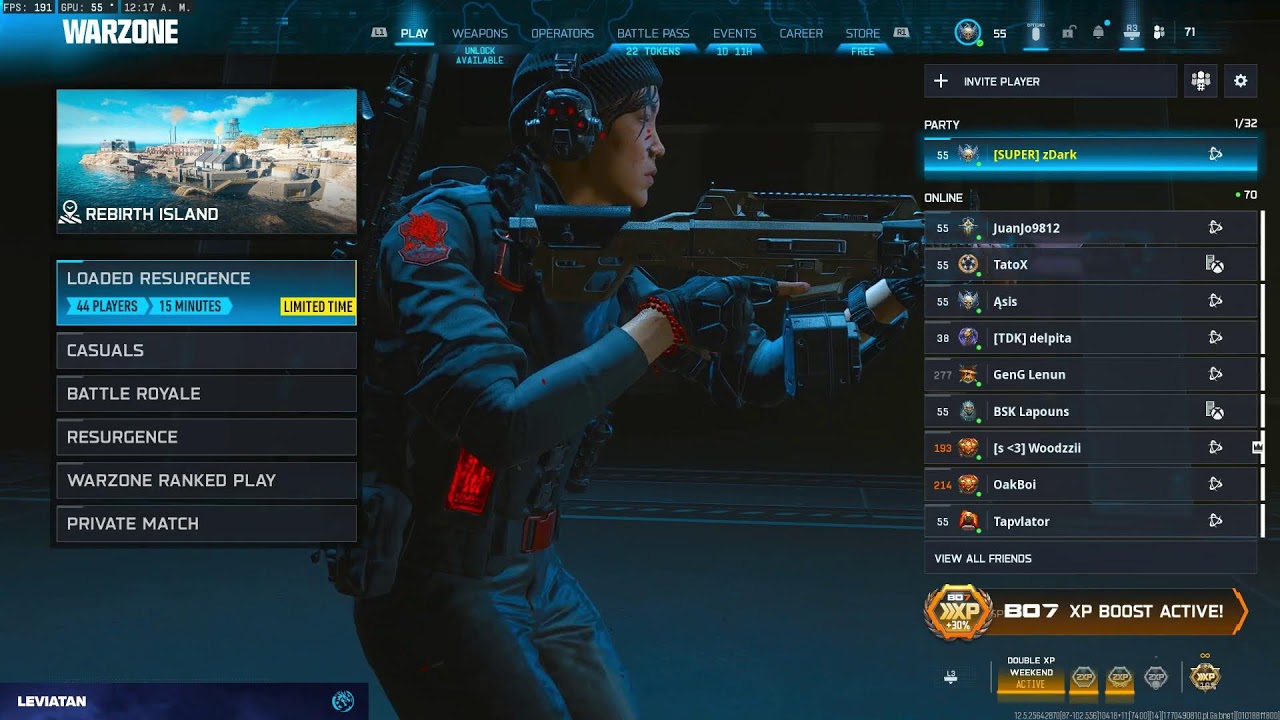Click the Rebirth Island map thumbnail

tap(206, 161)
